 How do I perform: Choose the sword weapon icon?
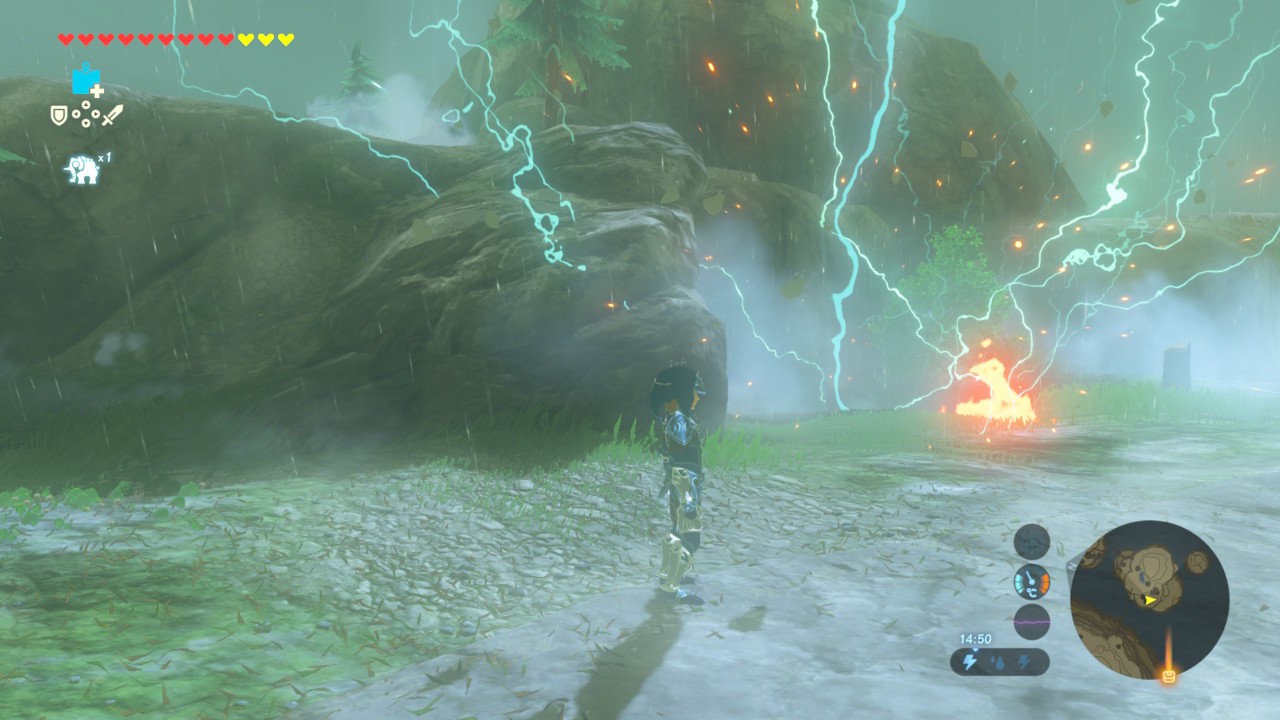point(112,115)
